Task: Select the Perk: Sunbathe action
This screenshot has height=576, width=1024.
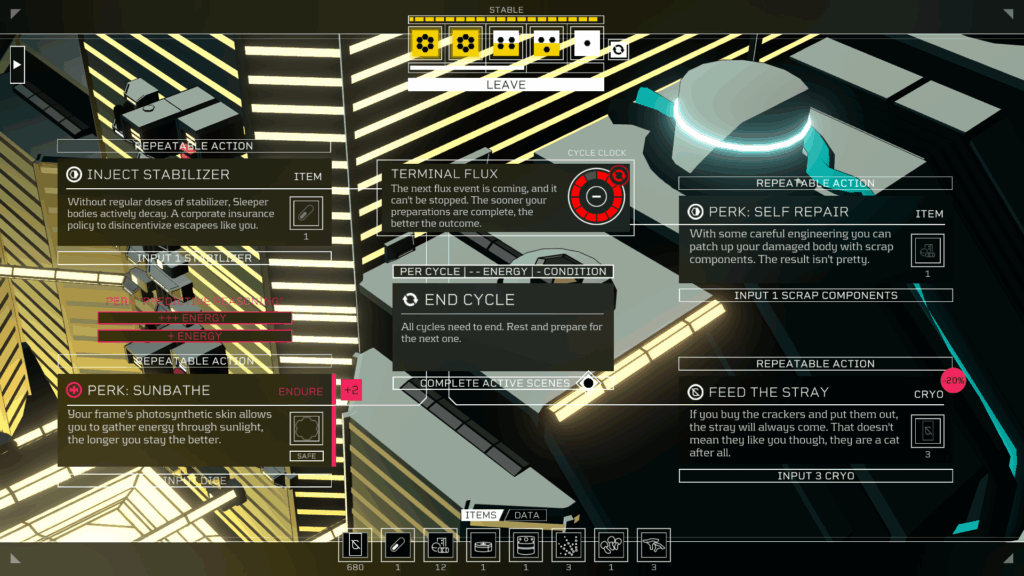Action: coord(194,420)
